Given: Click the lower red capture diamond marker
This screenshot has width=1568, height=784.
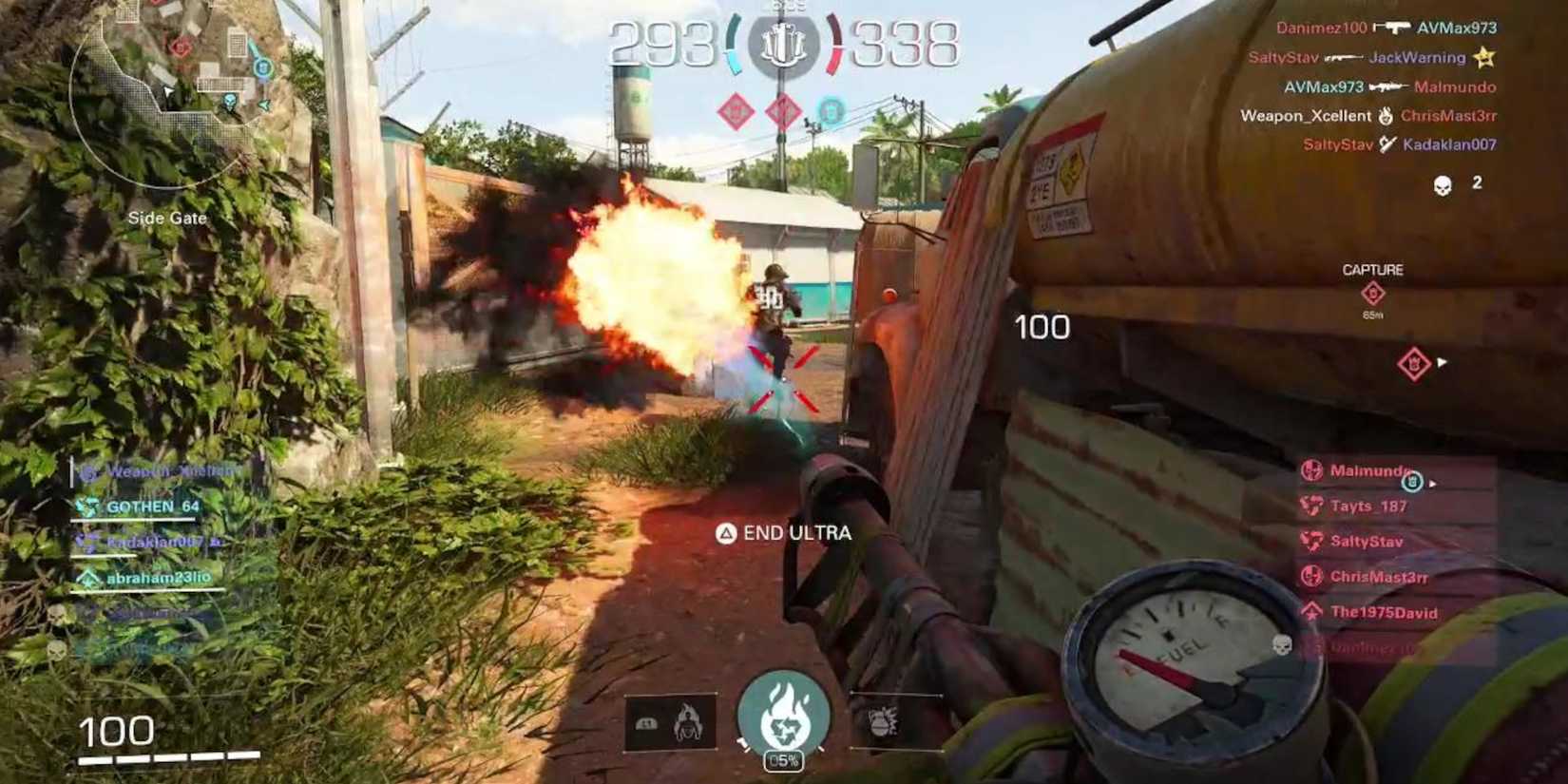Looking at the screenshot, I should (1413, 361).
